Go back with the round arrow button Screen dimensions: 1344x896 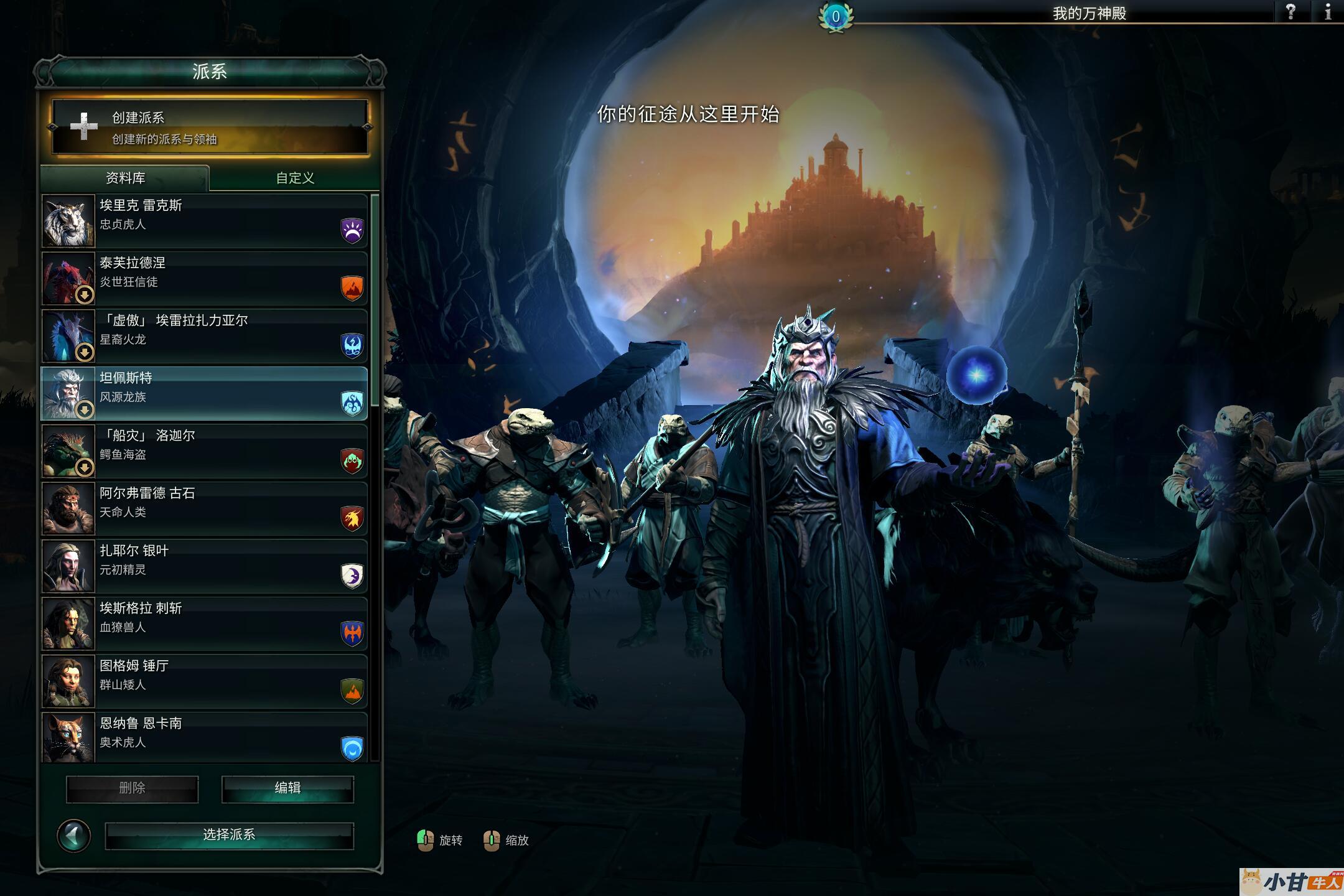73,835
